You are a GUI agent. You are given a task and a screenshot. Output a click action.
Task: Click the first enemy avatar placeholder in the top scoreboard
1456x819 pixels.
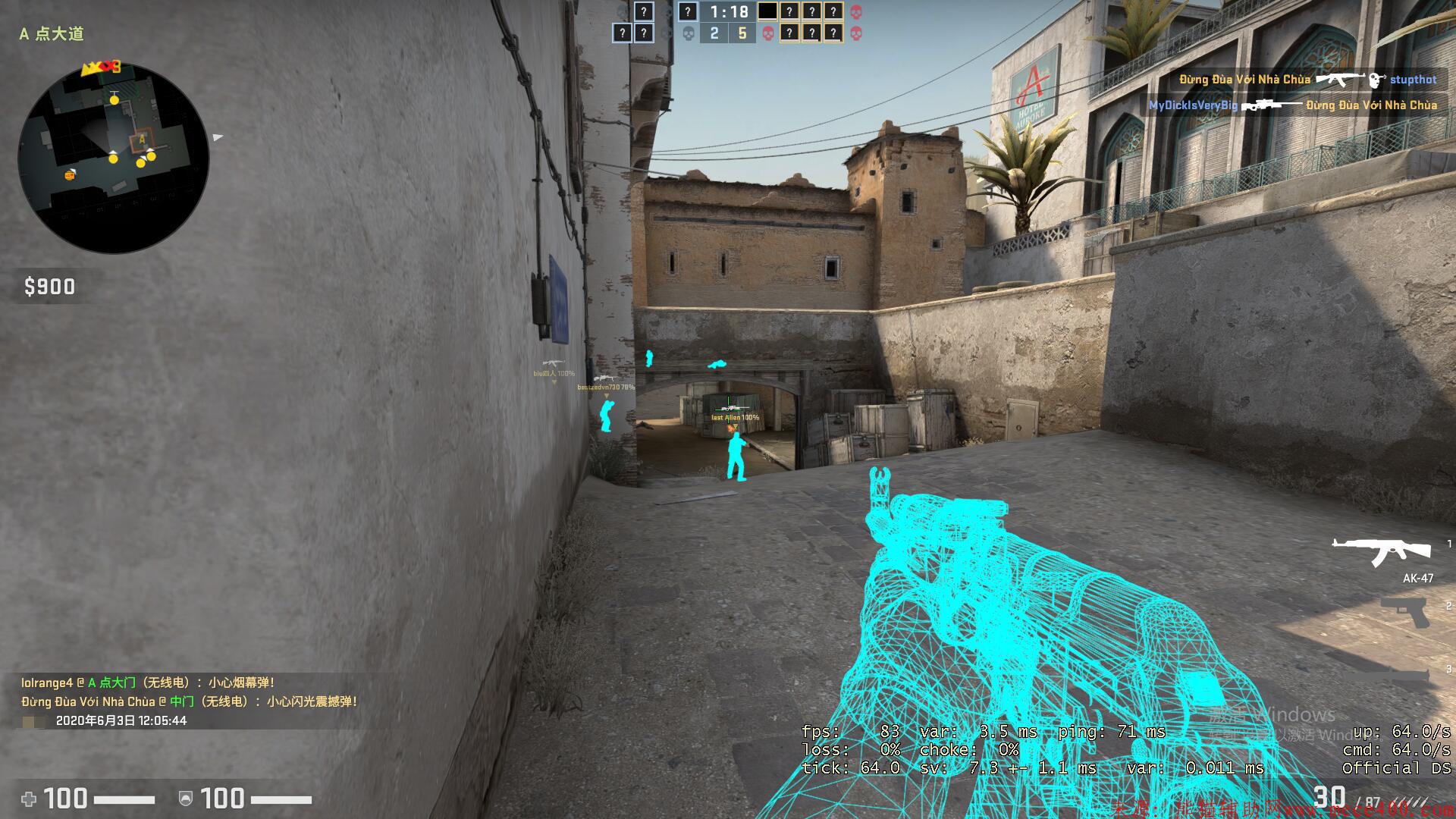coord(766,11)
